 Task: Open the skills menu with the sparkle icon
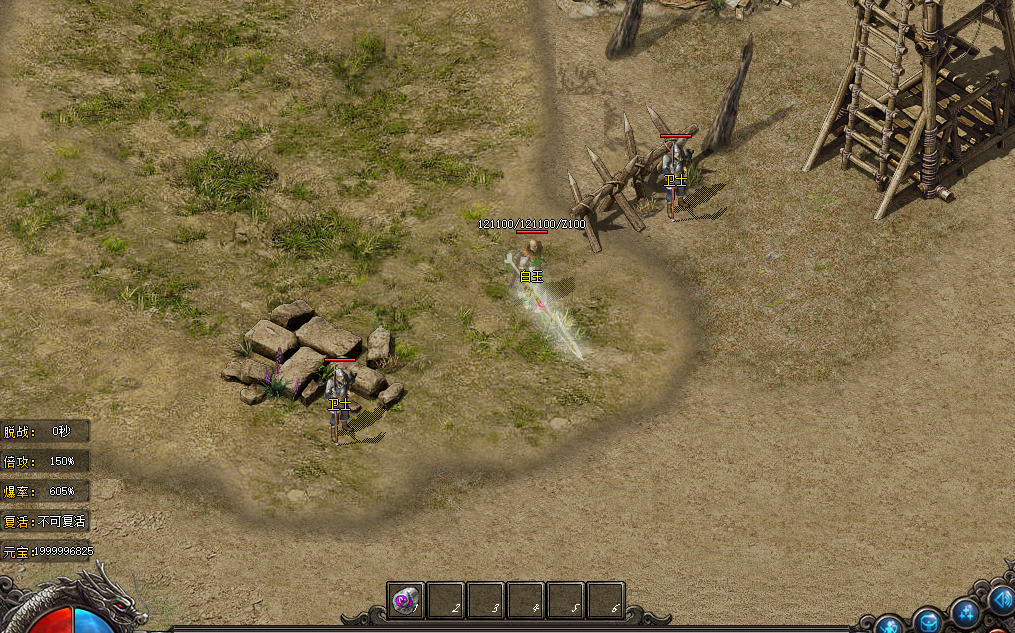tap(965, 611)
